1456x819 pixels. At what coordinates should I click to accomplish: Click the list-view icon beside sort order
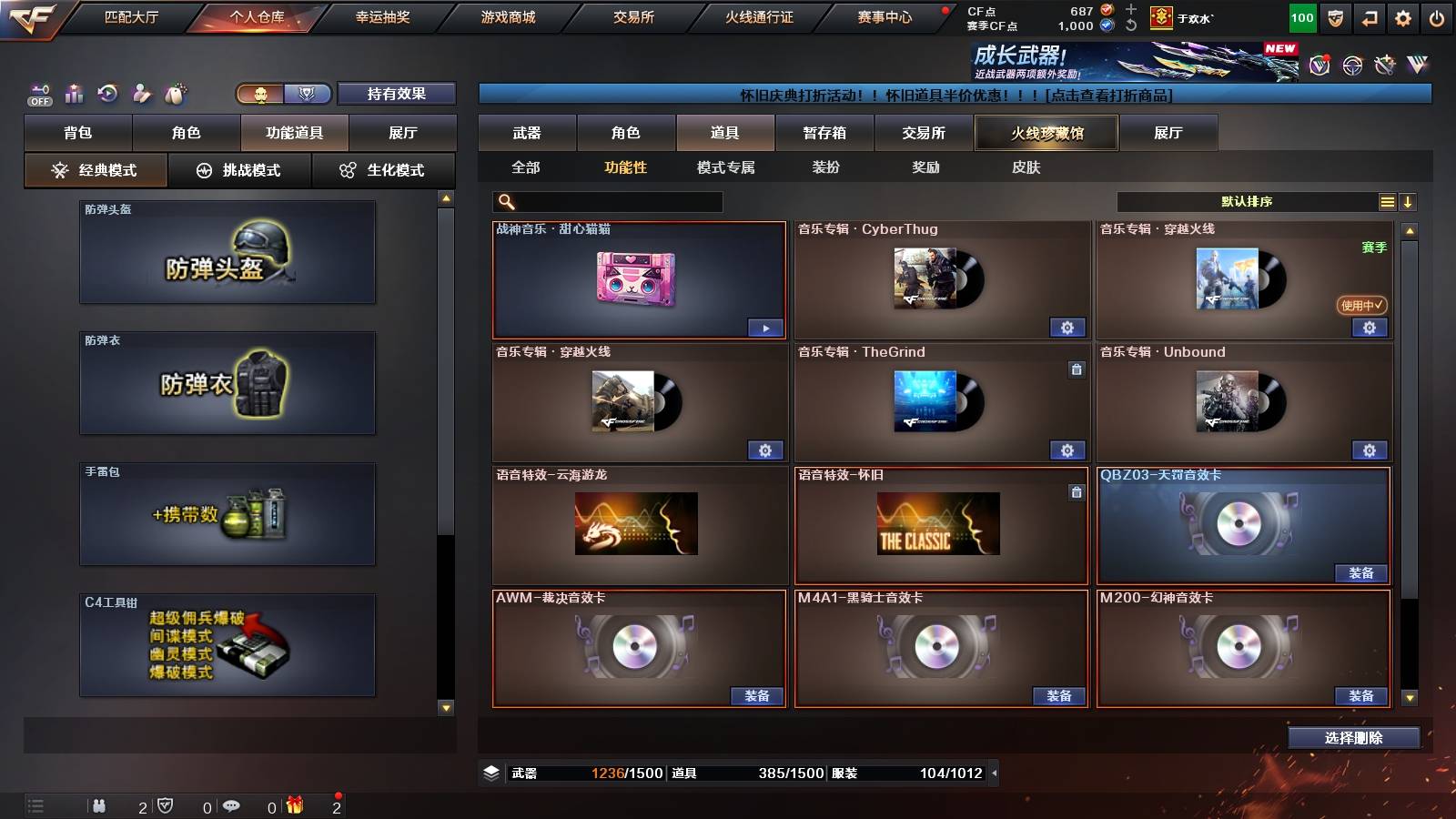1386,200
